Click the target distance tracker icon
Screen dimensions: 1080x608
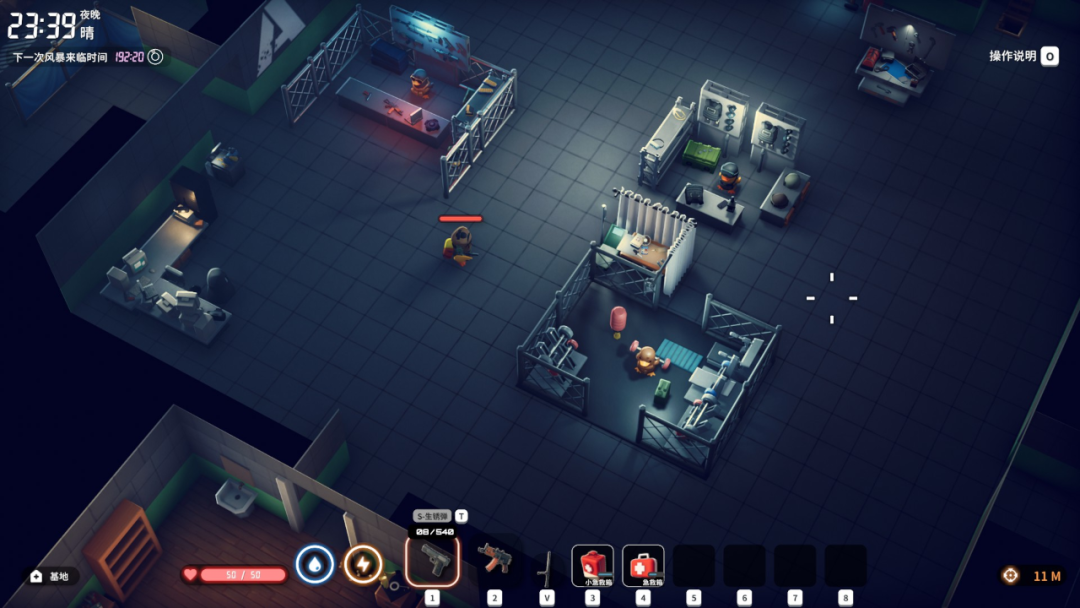coord(1011,576)
